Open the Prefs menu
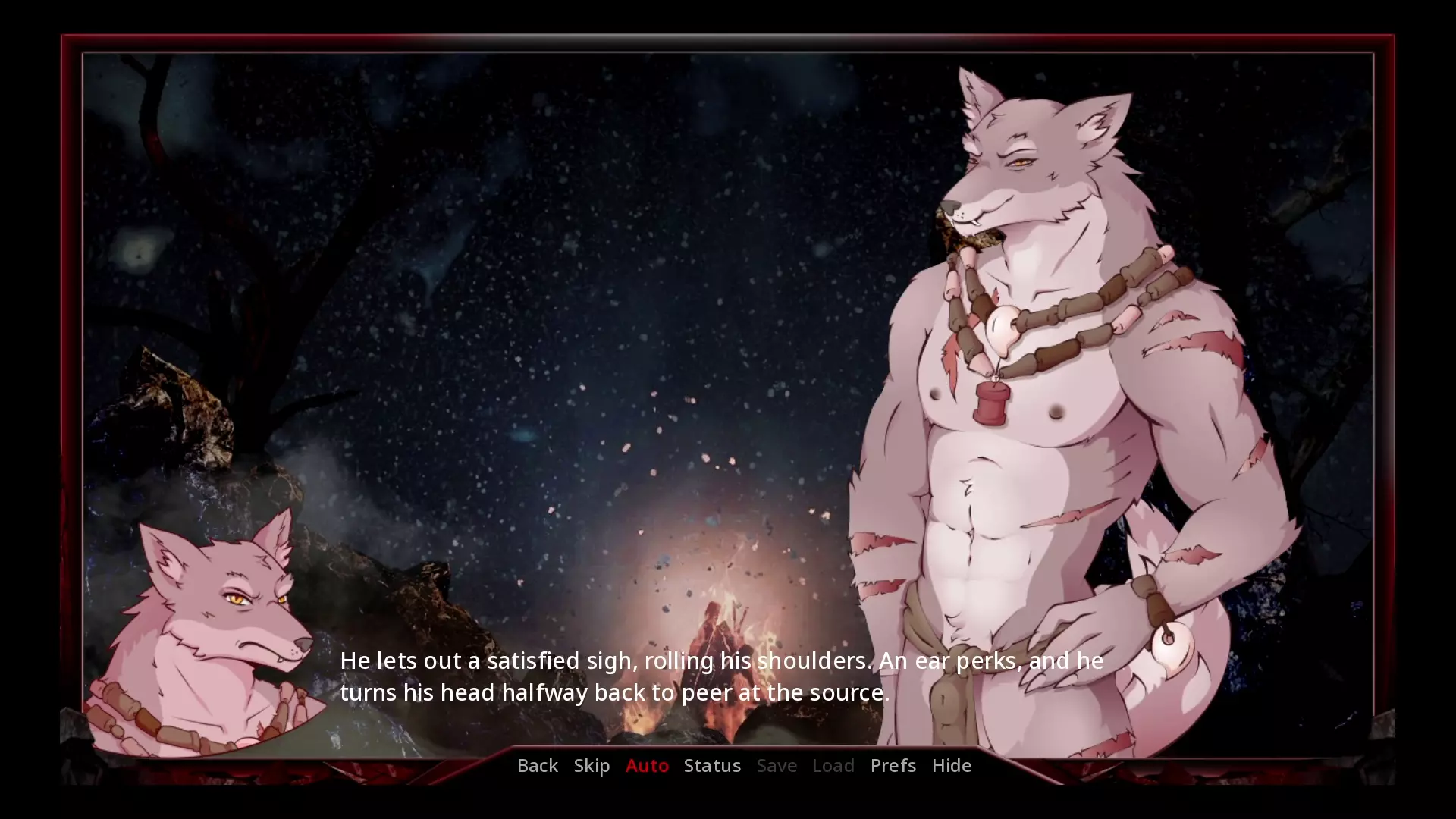 tap(893, 765)
